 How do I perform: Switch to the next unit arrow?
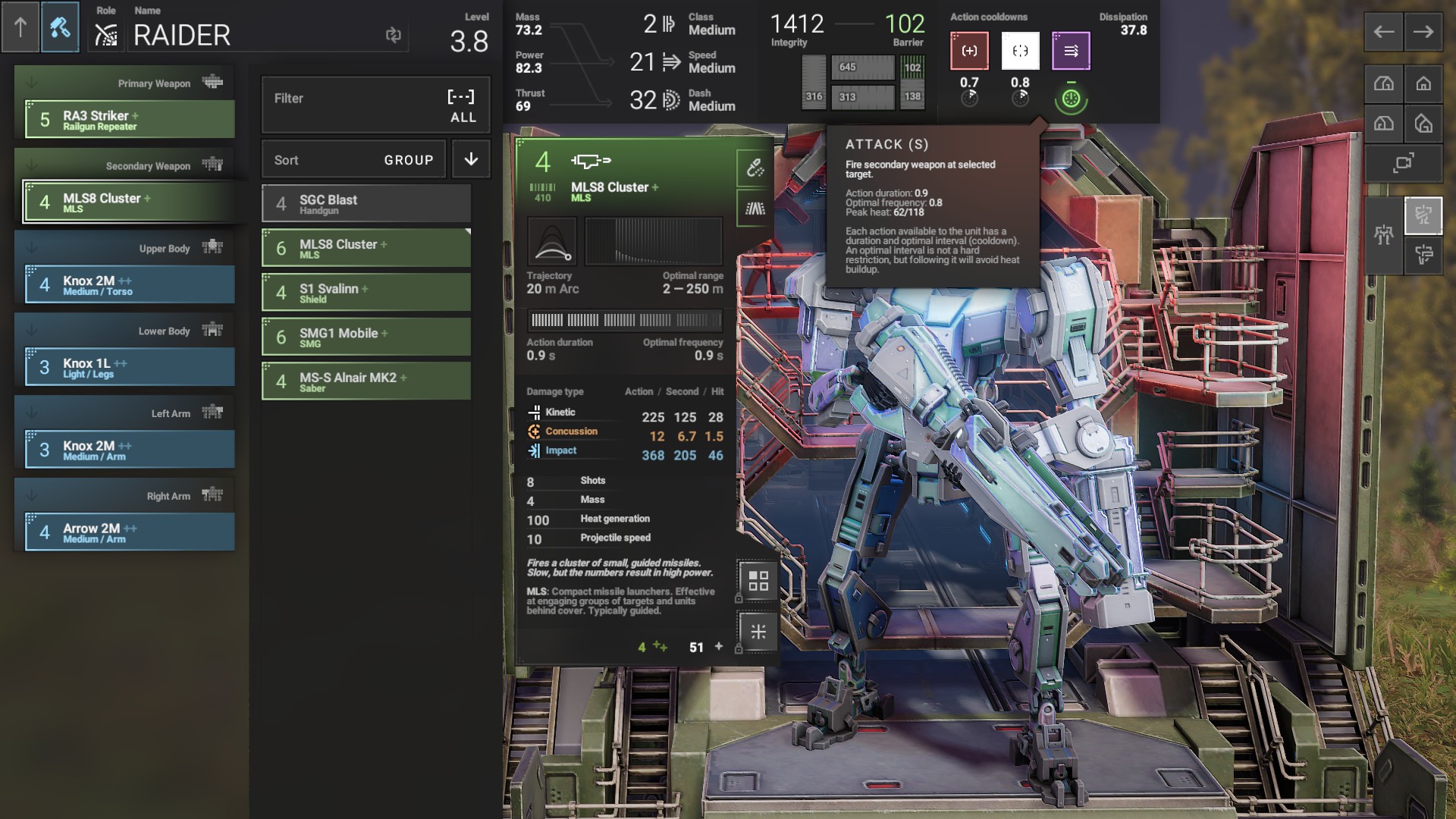click(x=1423, y=32)
